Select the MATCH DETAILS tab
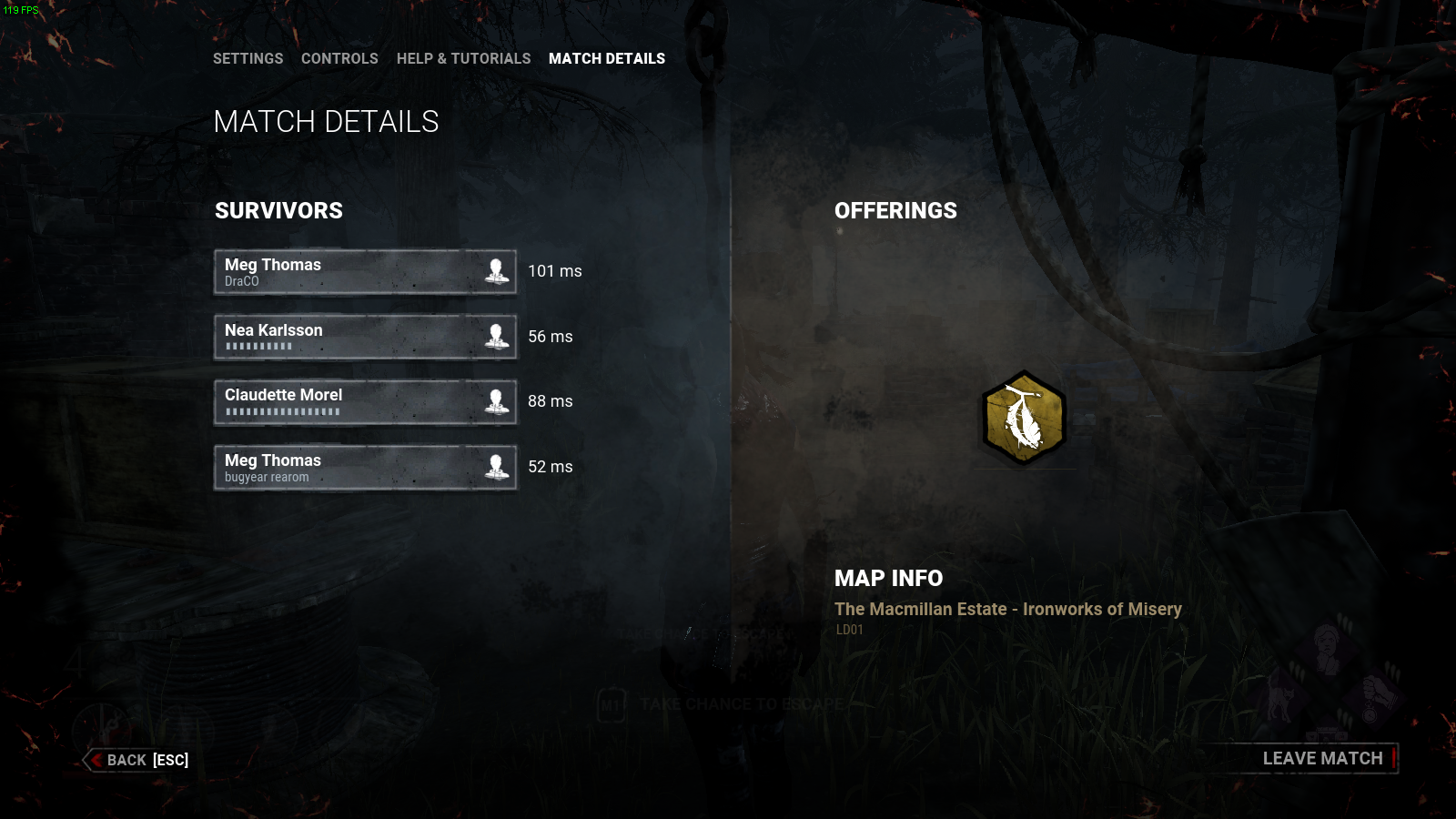 pyautogui.click(x=607, y=58)
